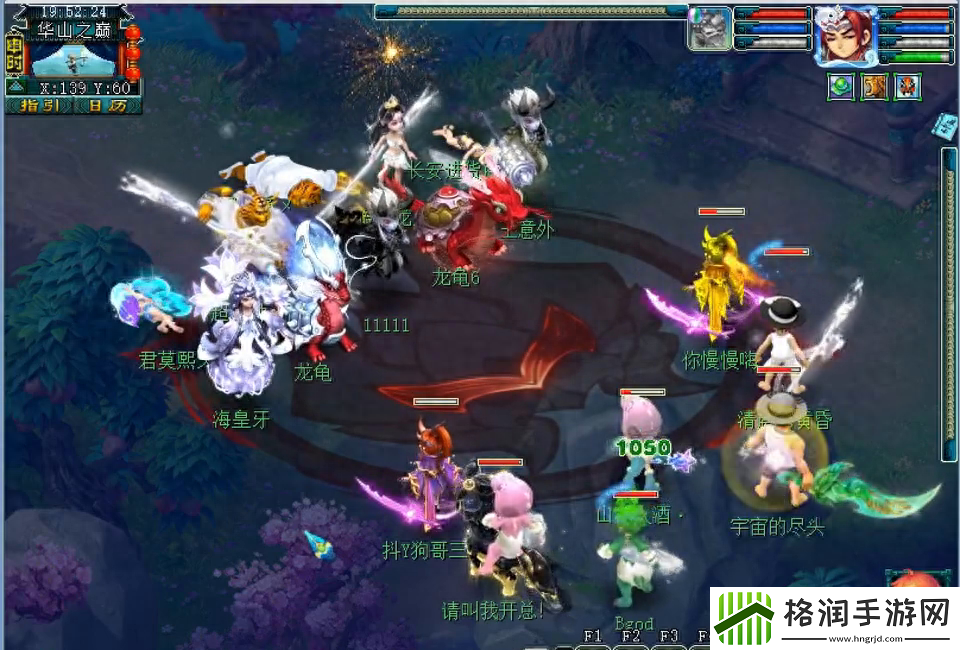This screenshot has height=650, width=960.
Task: Collapse the minimap with the triangle arrow
Action: pyautogui.click(x=15, y=87)
